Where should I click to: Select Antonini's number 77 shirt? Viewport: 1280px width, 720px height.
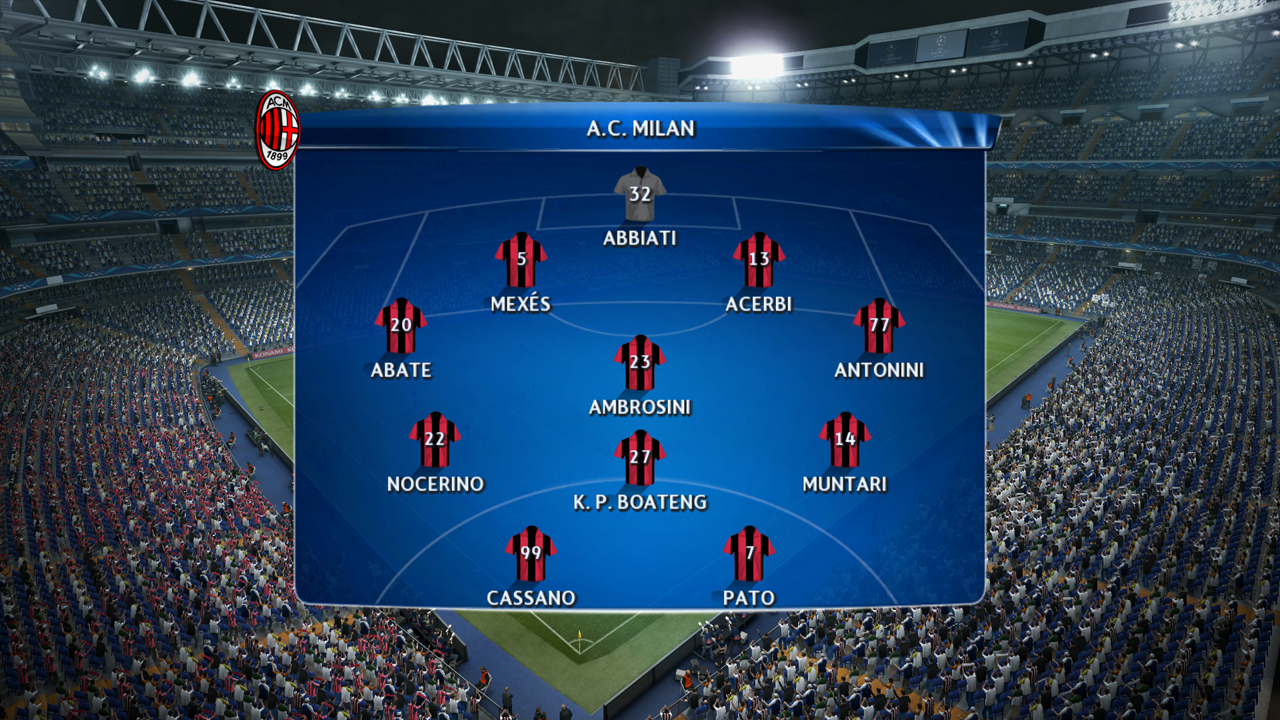pyautogui.click(x=879, y=327)
